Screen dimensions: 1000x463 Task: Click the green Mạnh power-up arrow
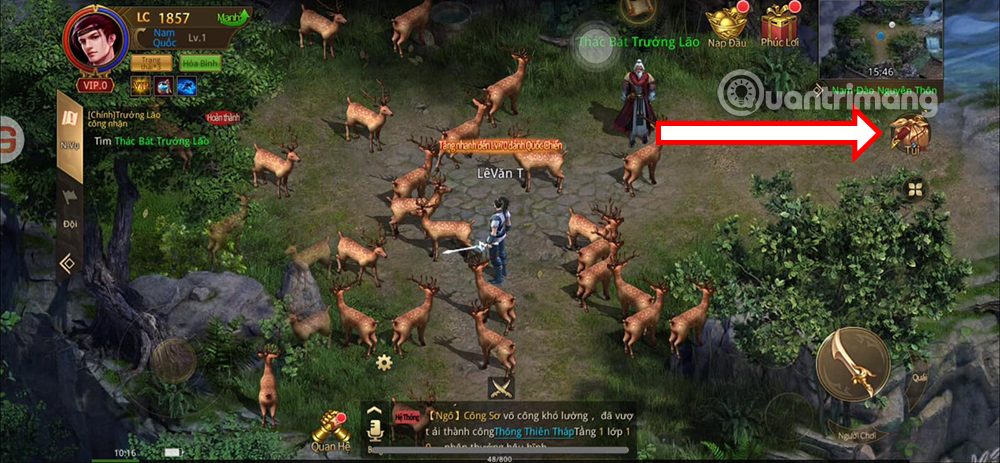pos(235,16)
